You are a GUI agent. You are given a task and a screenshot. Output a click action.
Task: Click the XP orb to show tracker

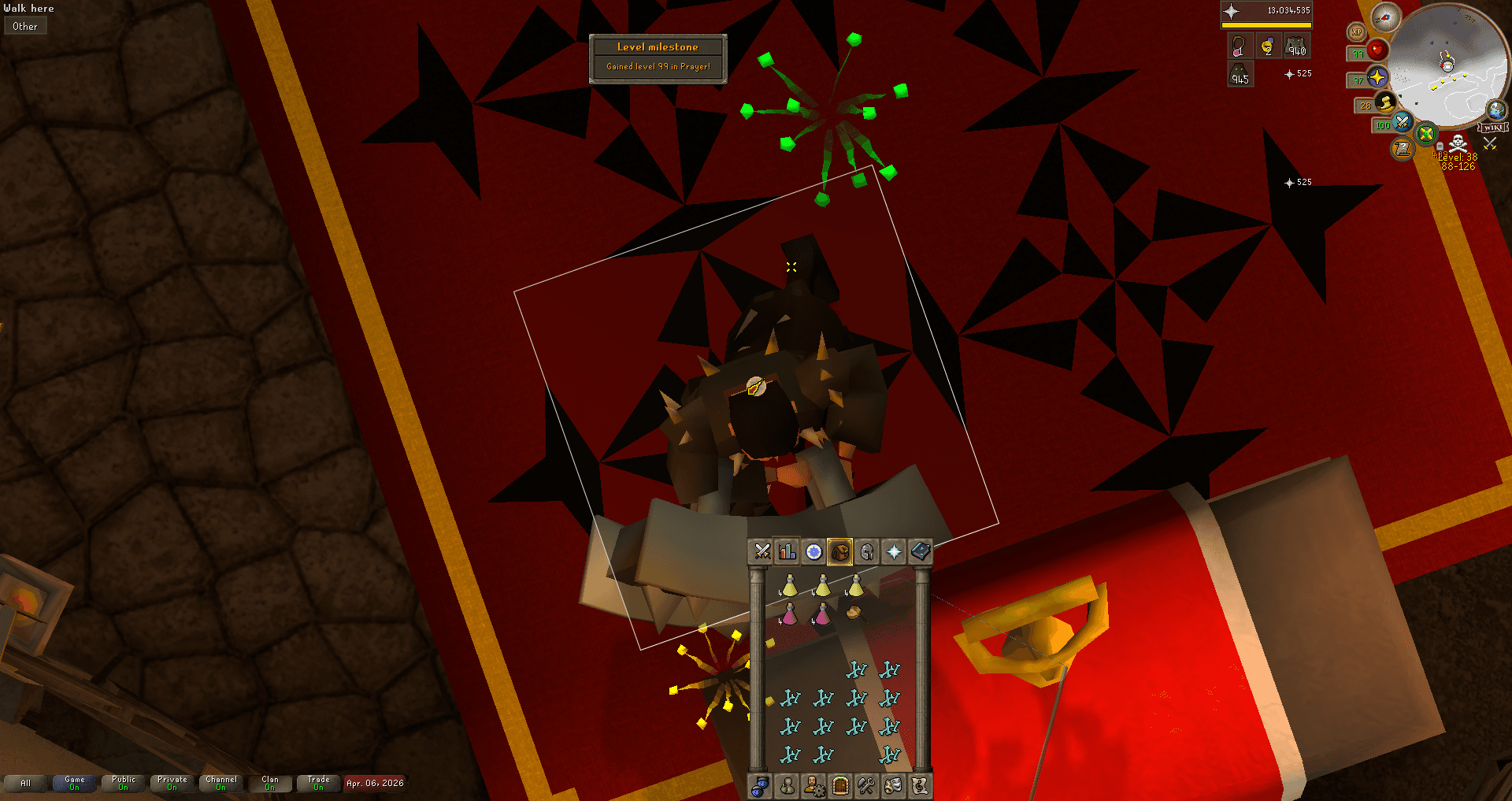tap(1357, 32)
